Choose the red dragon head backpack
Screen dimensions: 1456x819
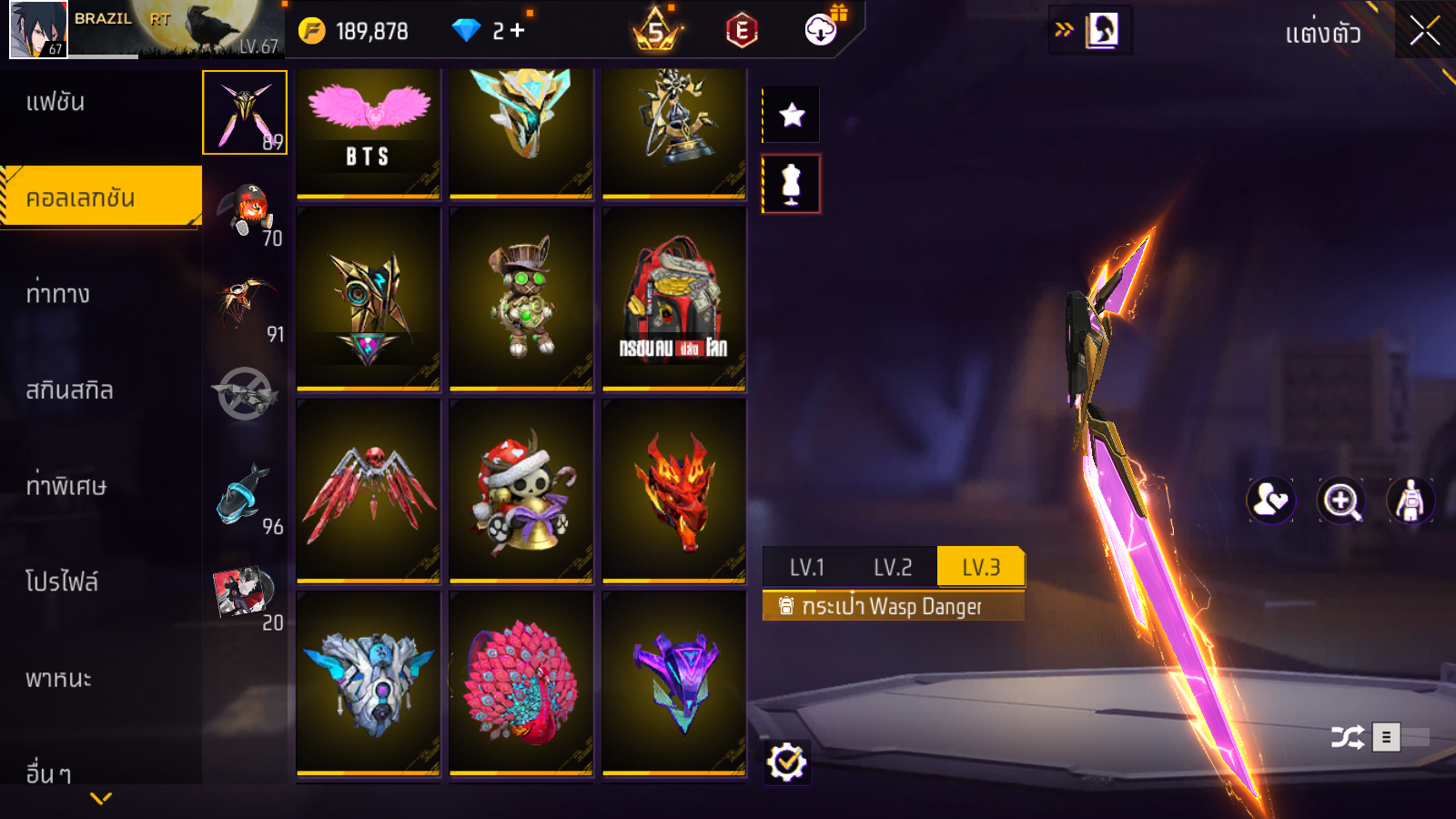674,491
